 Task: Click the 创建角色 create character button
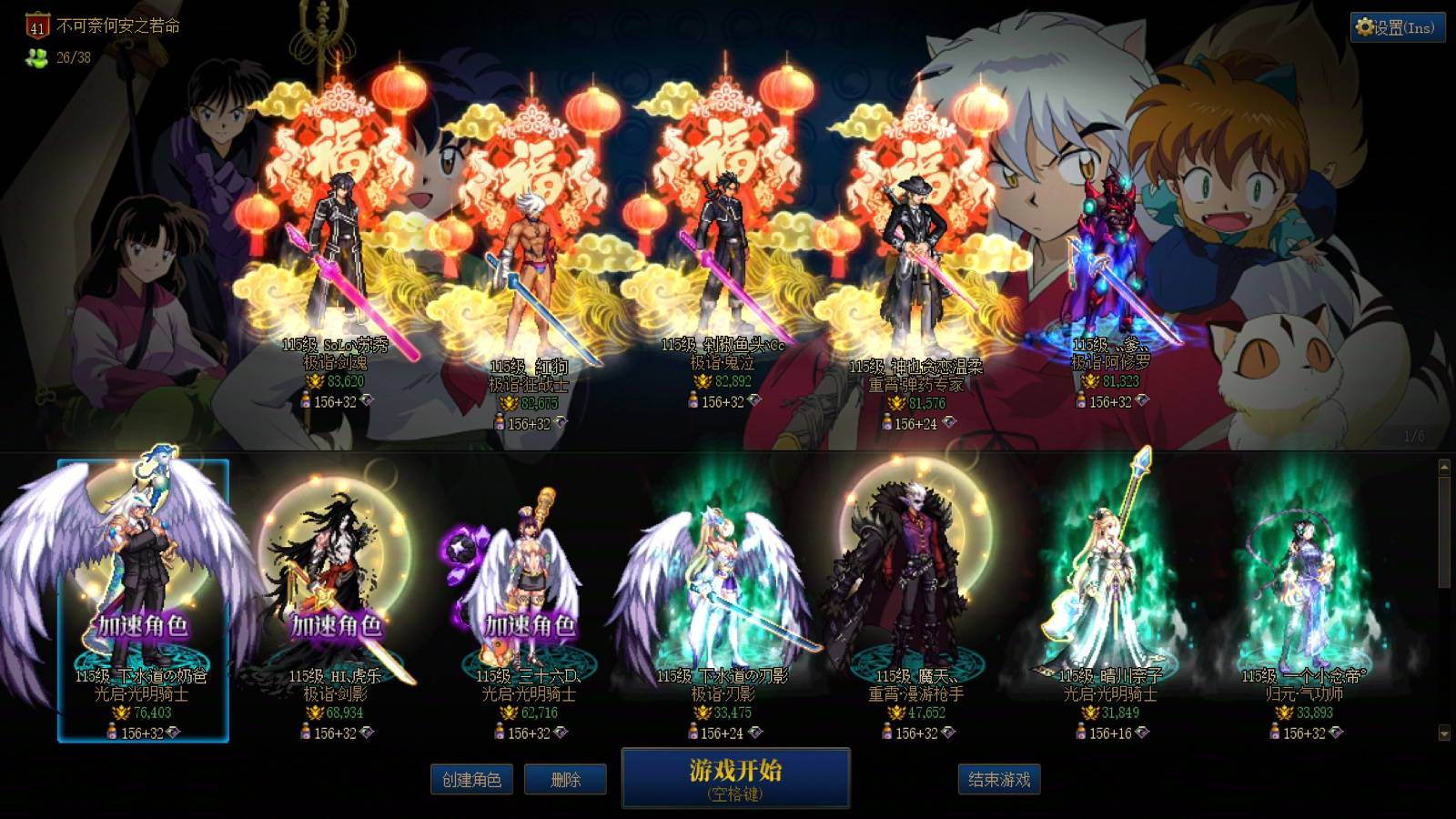(472, 780)
